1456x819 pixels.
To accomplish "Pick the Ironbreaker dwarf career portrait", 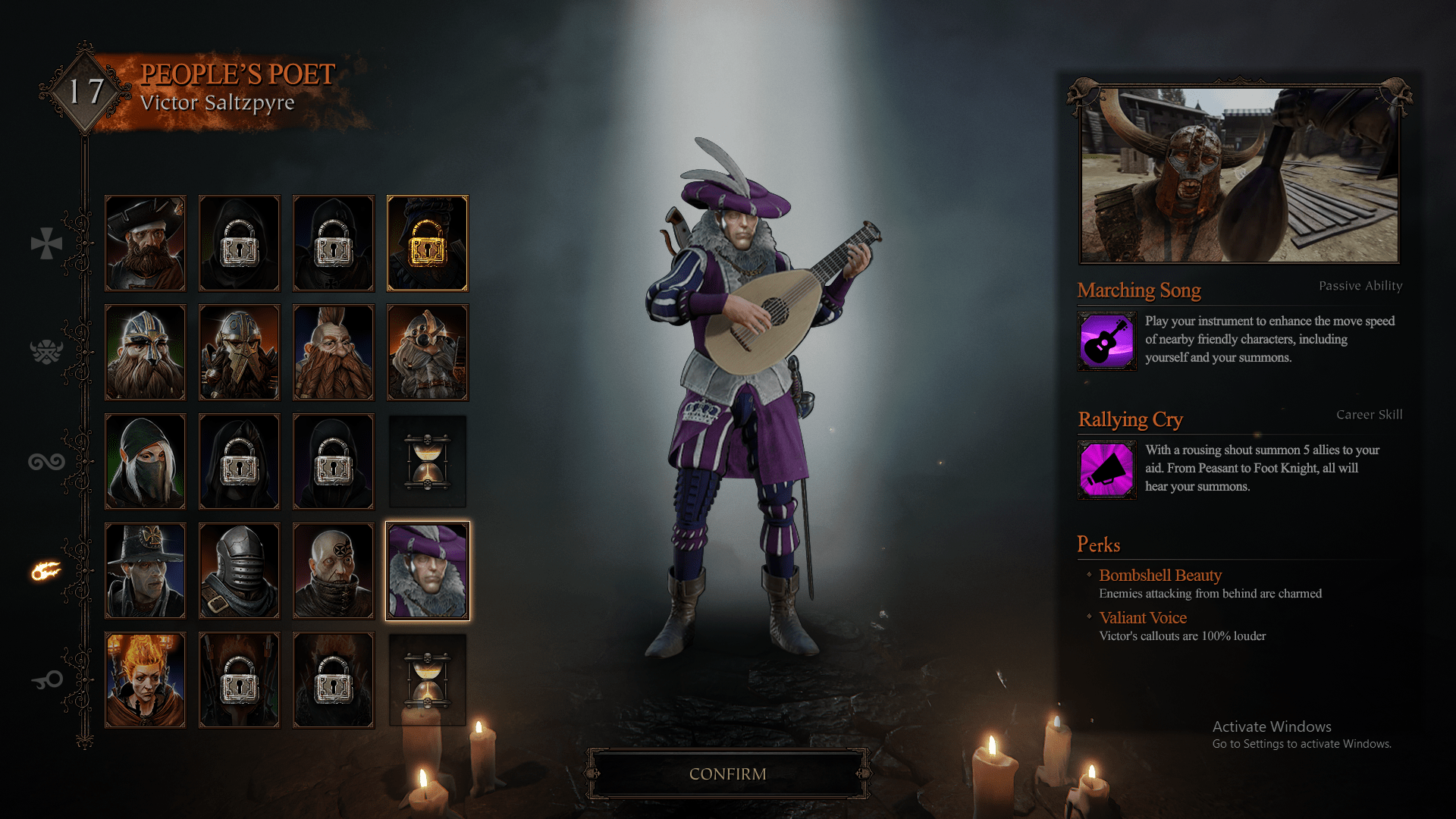I will (239, 353).
